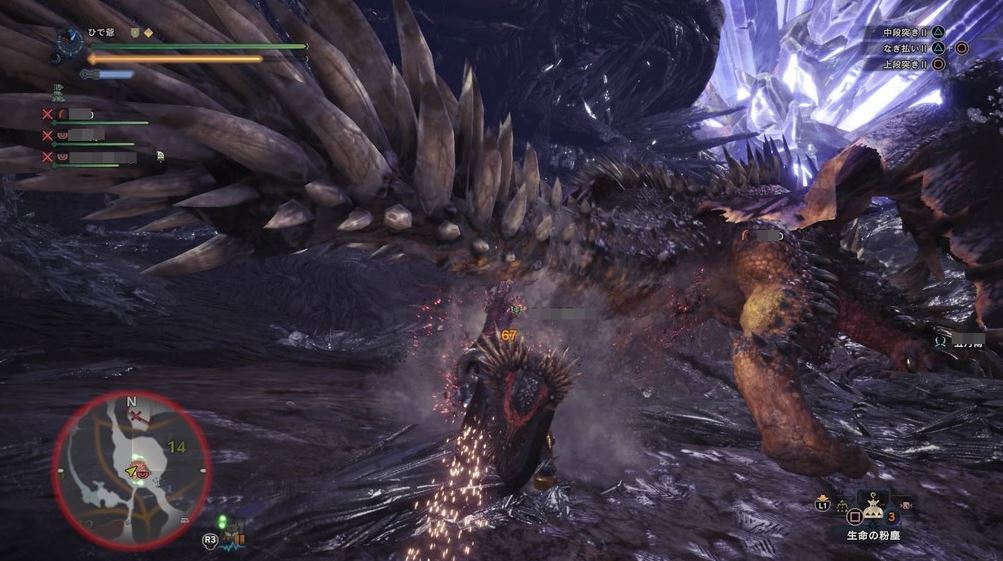
Task: Choose the previous item left of 生命の粉塵
Action: 842,507
